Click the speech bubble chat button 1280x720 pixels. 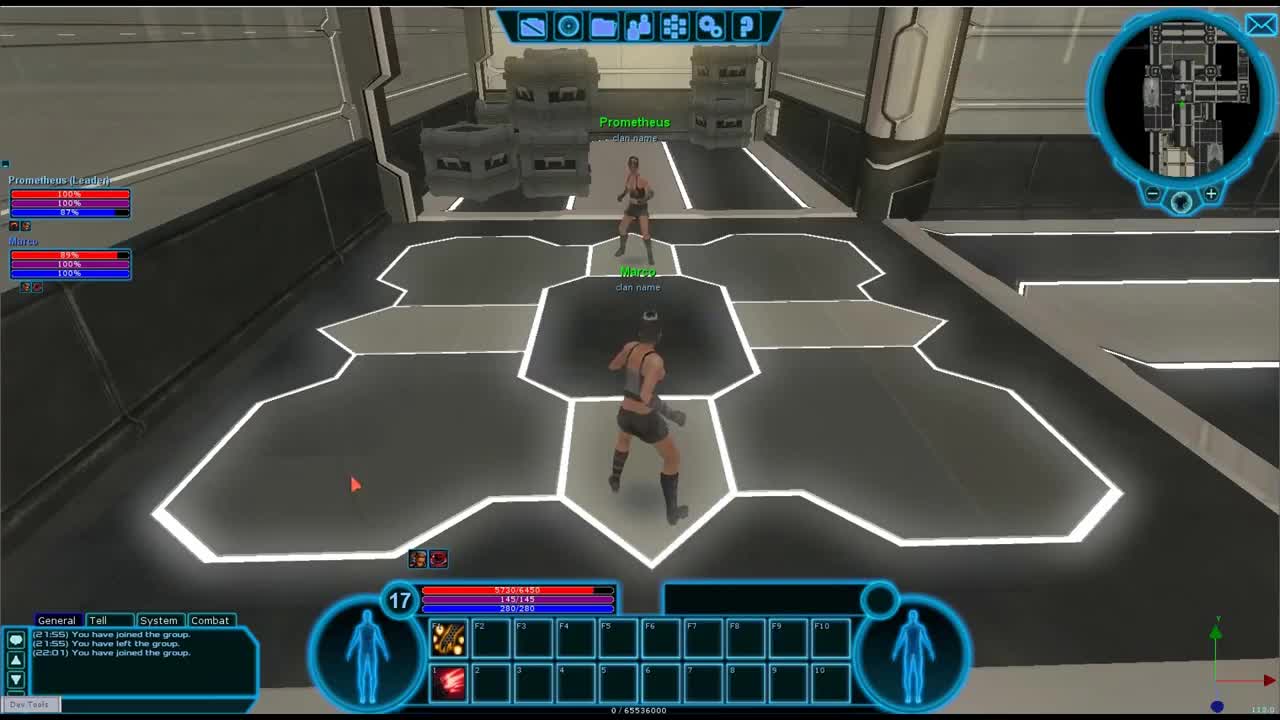tap(16, 639)
